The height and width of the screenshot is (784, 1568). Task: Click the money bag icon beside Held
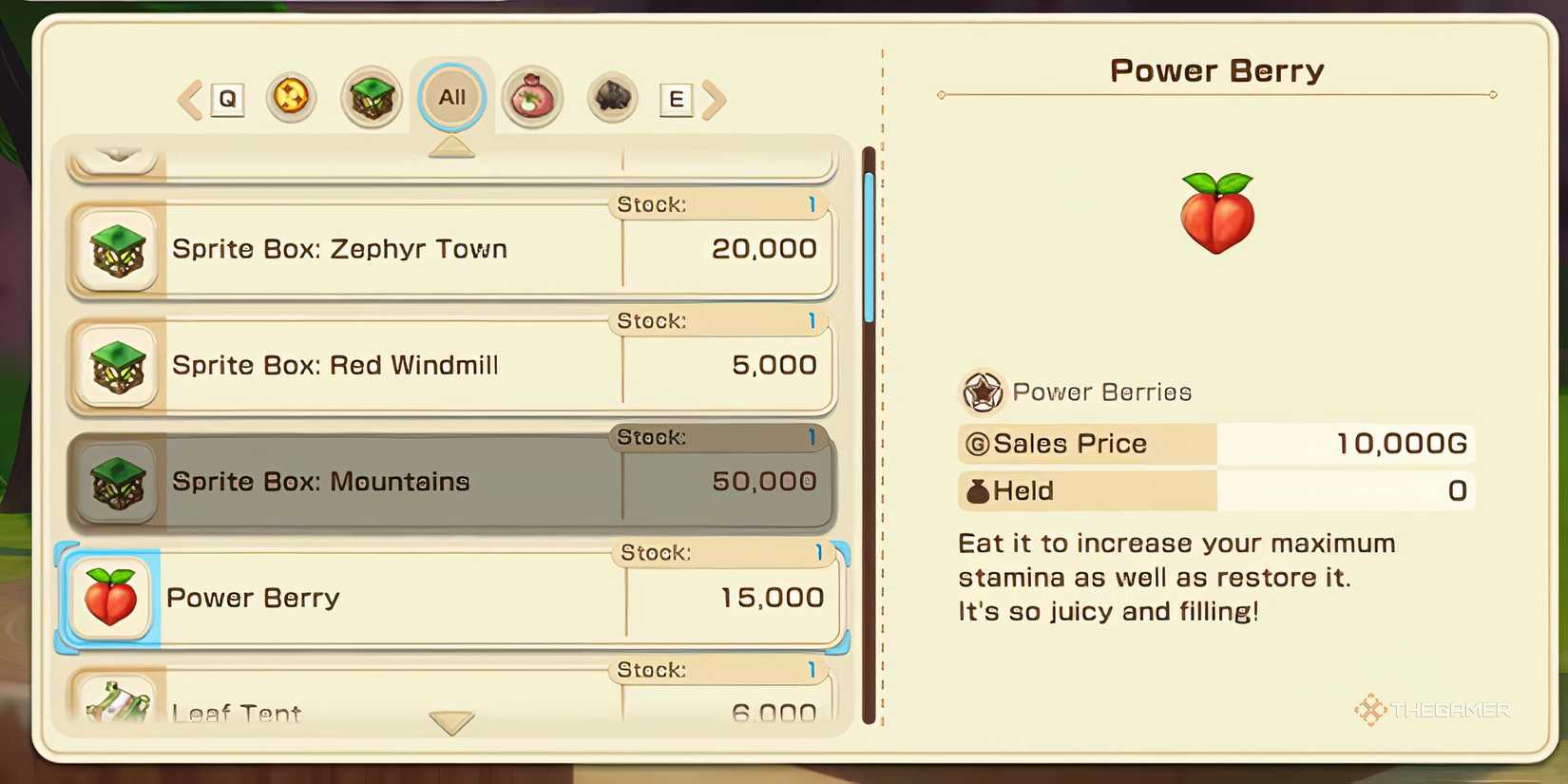click(x=975, y=490)
